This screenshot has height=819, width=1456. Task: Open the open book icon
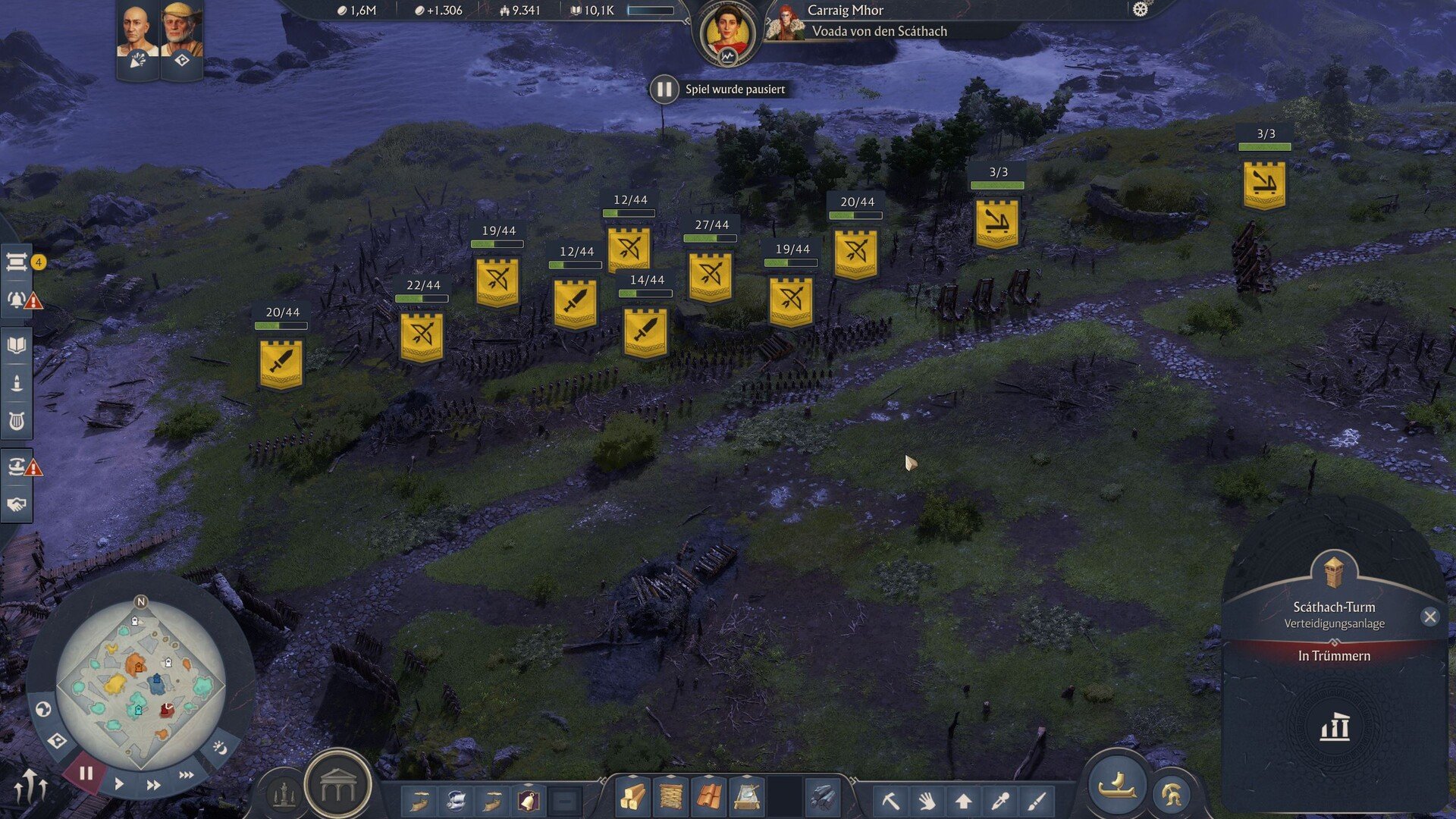click(17, 346)
